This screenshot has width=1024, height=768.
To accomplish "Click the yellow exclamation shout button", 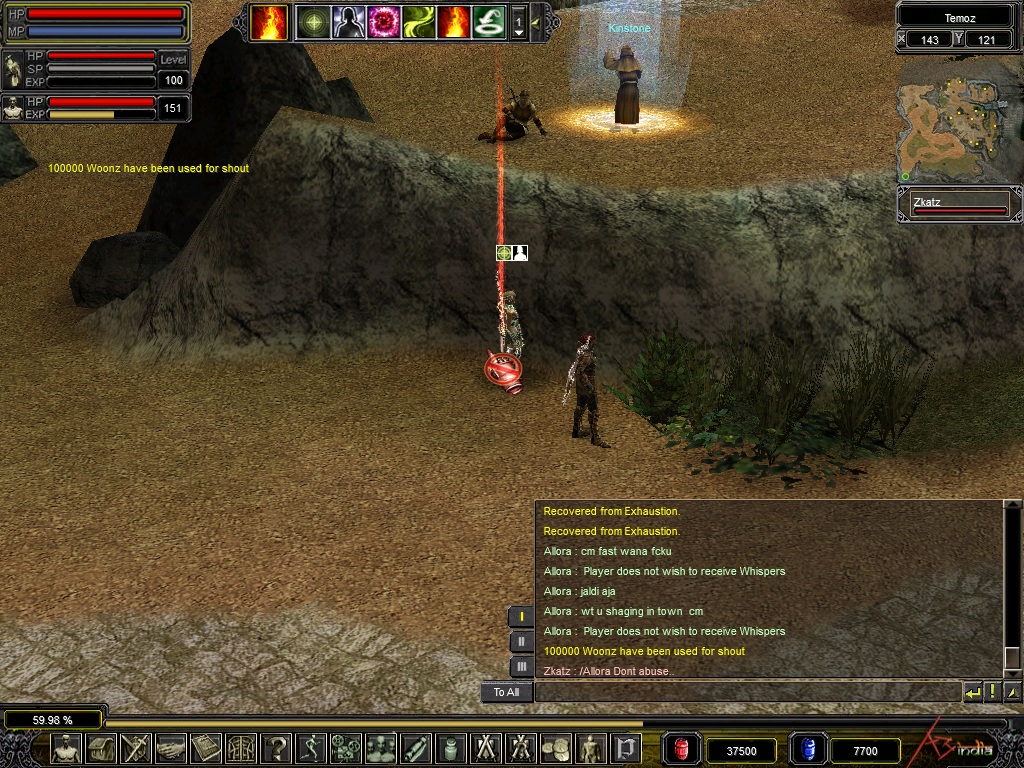I will point(992,691).
